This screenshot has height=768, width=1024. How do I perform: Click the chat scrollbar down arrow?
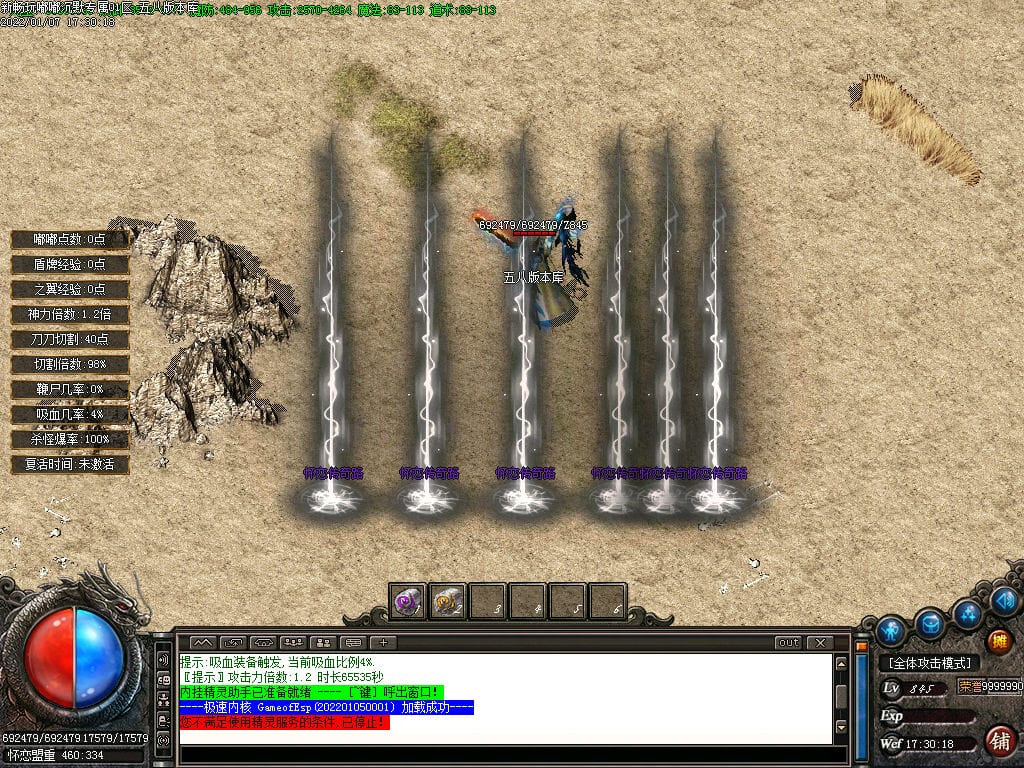point(842,727)
